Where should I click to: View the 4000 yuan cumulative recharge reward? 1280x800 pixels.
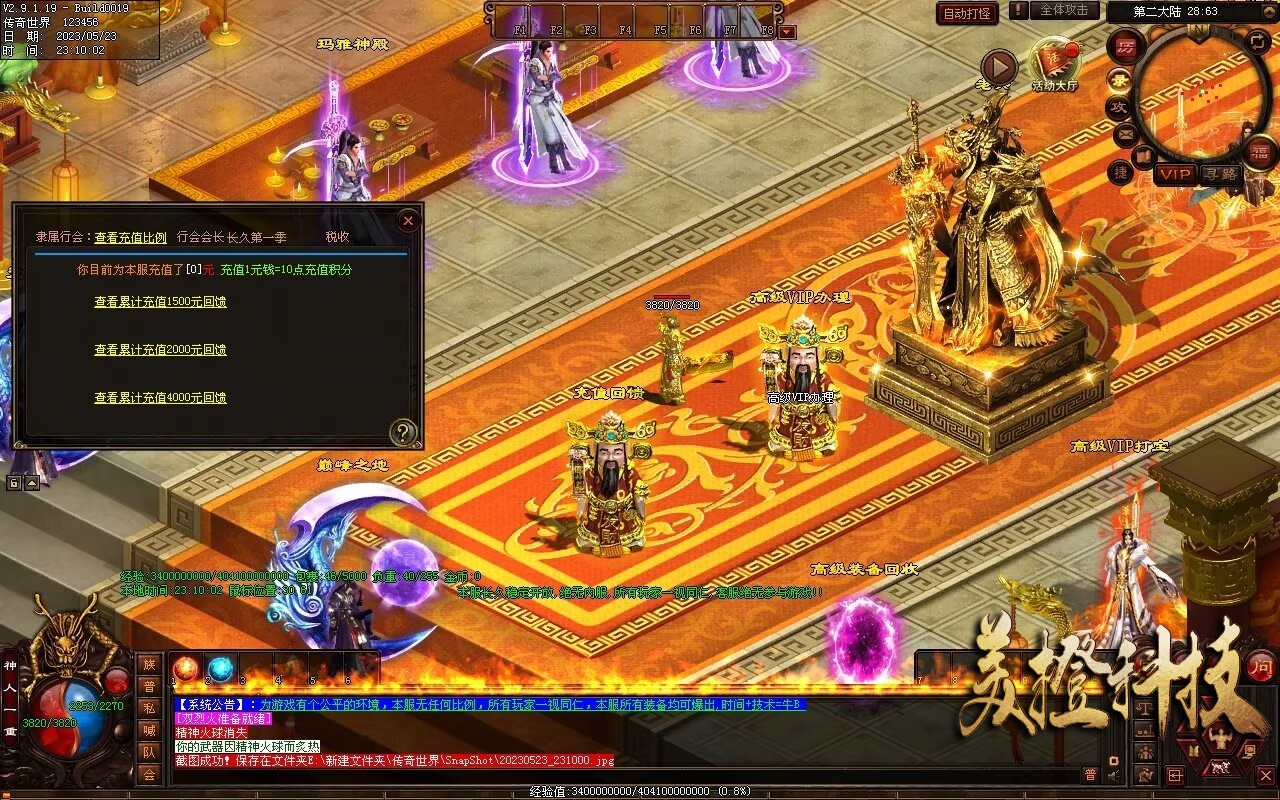coord(160,398)
